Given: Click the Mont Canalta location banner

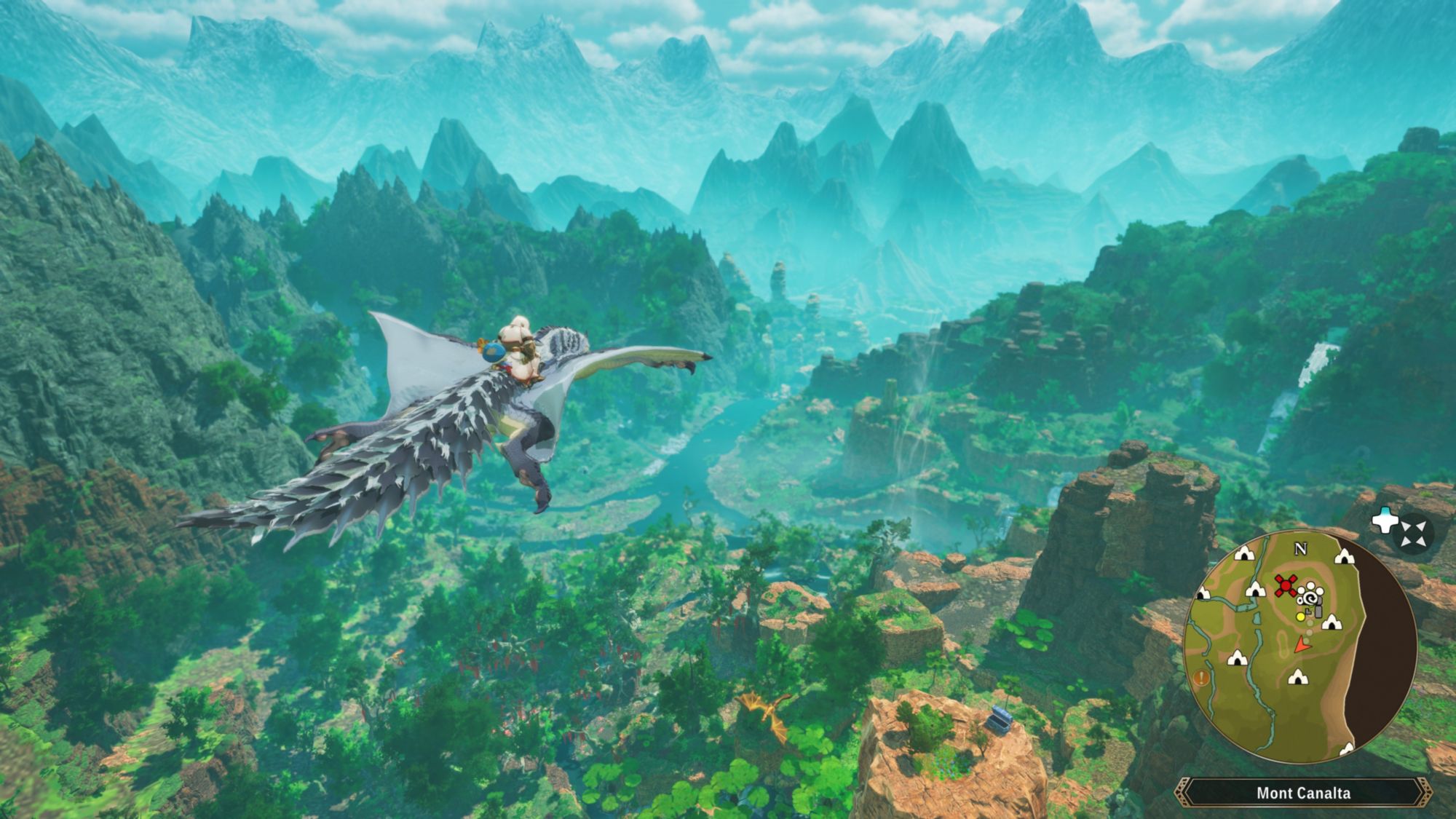Looking at the screenshot, I should pyautogui.click(x=1303, y=793).
